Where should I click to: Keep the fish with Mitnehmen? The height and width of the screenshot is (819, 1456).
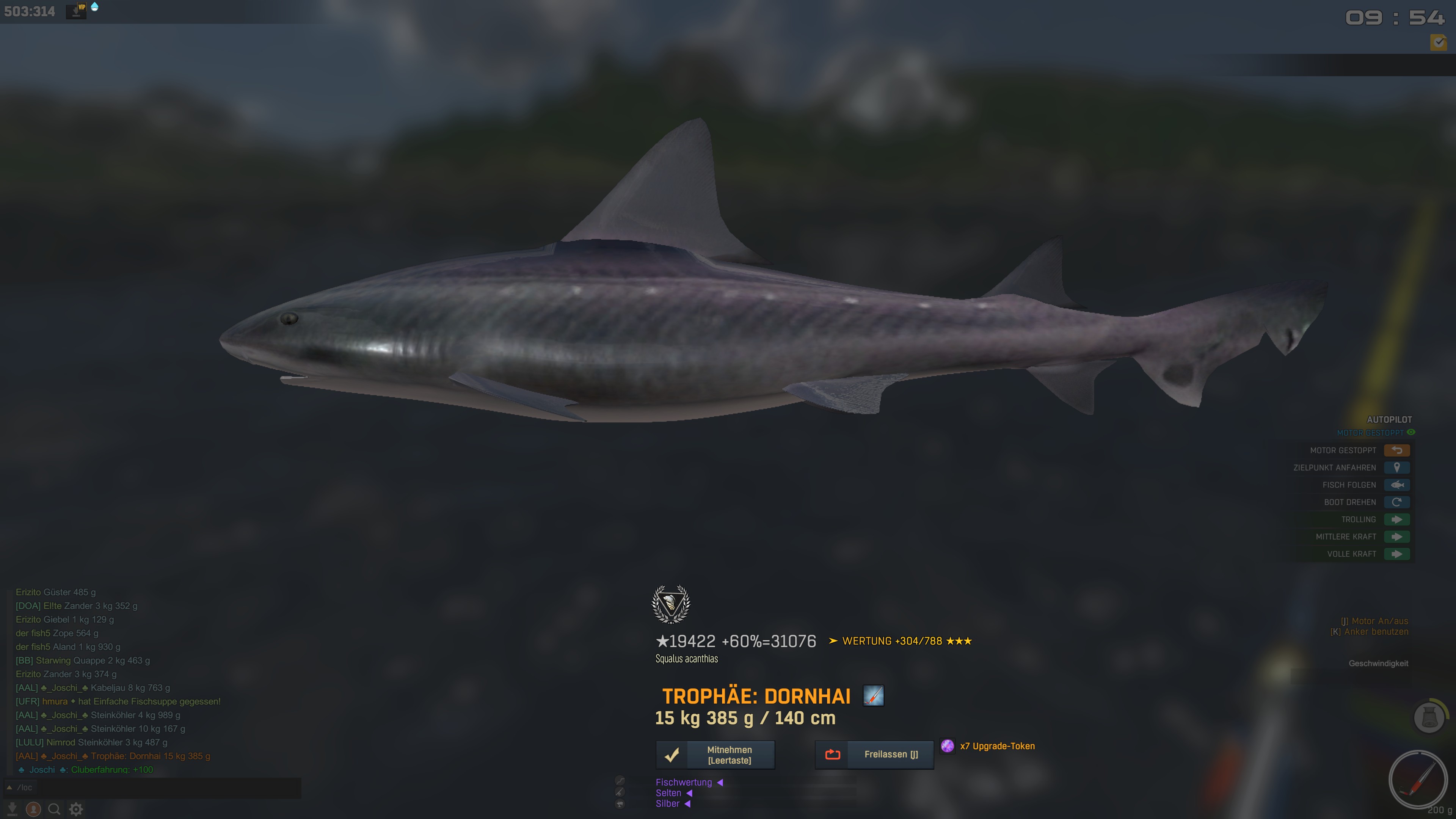pos(715,755)
